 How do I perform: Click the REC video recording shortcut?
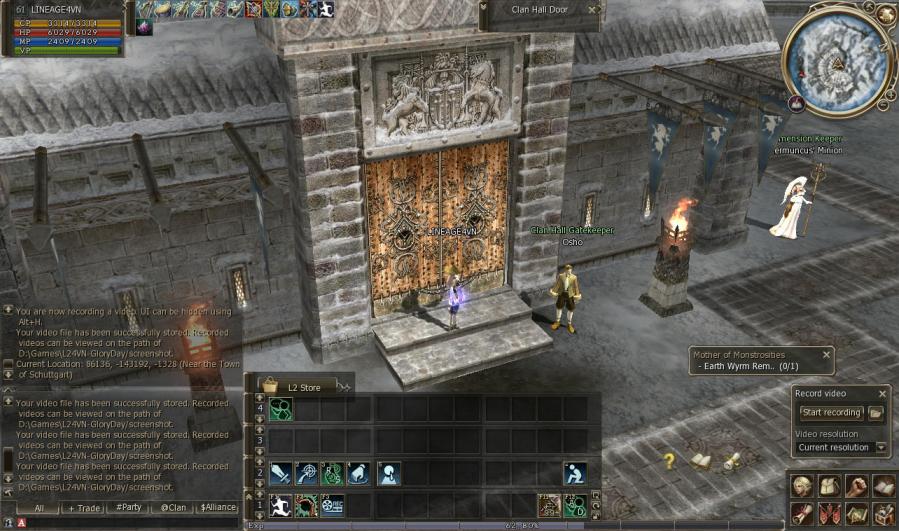click(332, 505)
